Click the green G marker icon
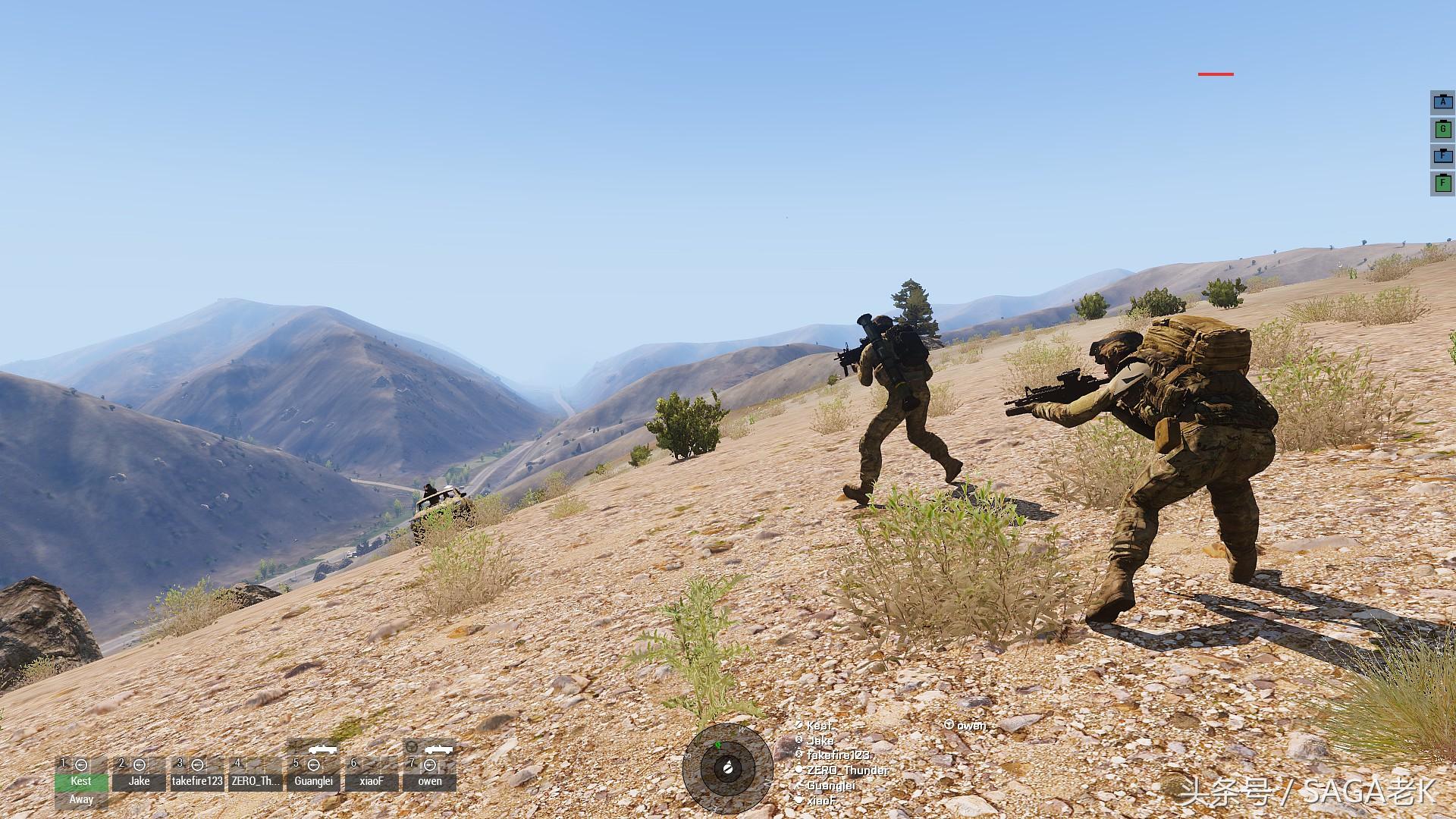The height and width of the screenshot is (819, 1456). pos(1442,130)
